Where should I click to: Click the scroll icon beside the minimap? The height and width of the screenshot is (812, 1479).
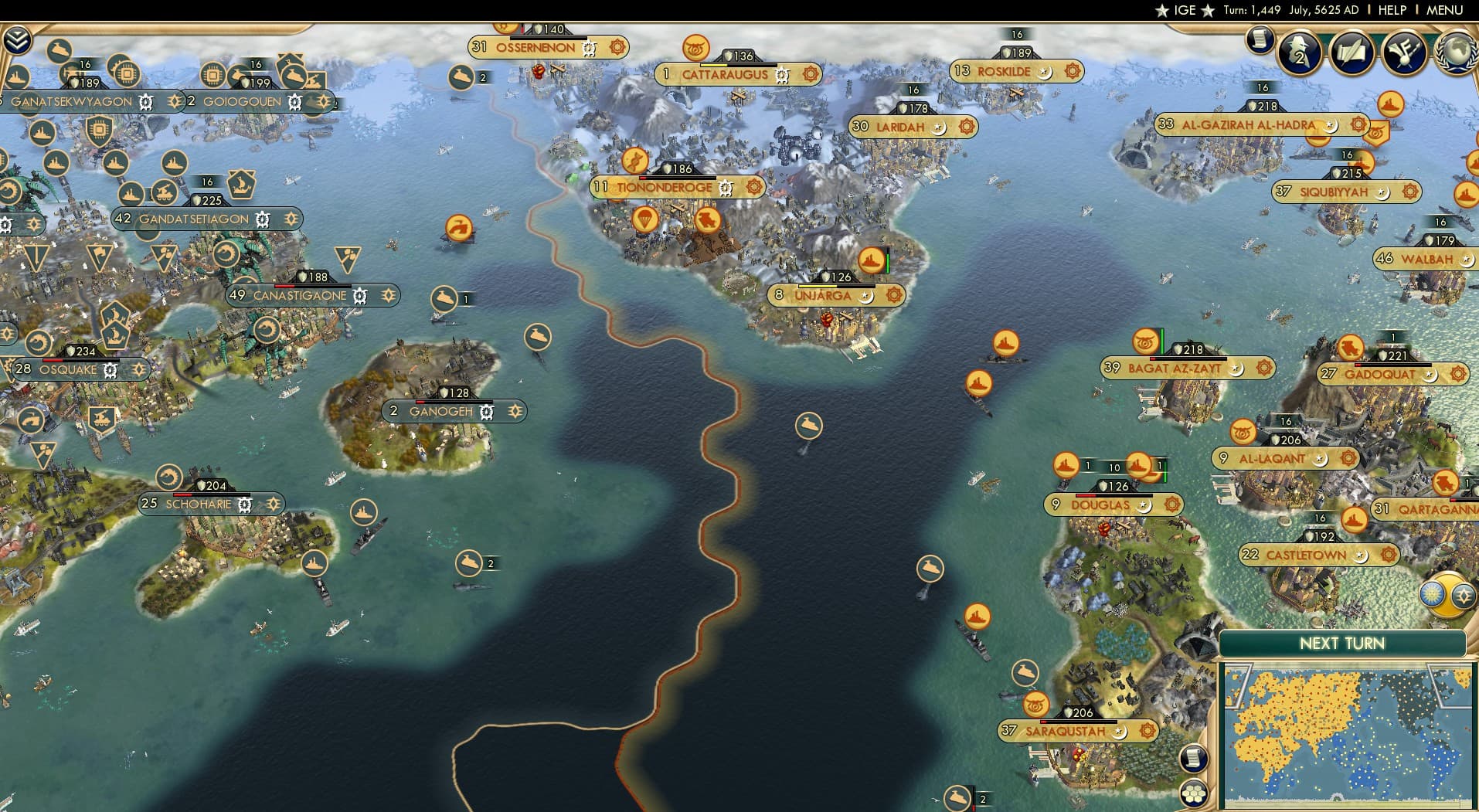(1194, 759)
